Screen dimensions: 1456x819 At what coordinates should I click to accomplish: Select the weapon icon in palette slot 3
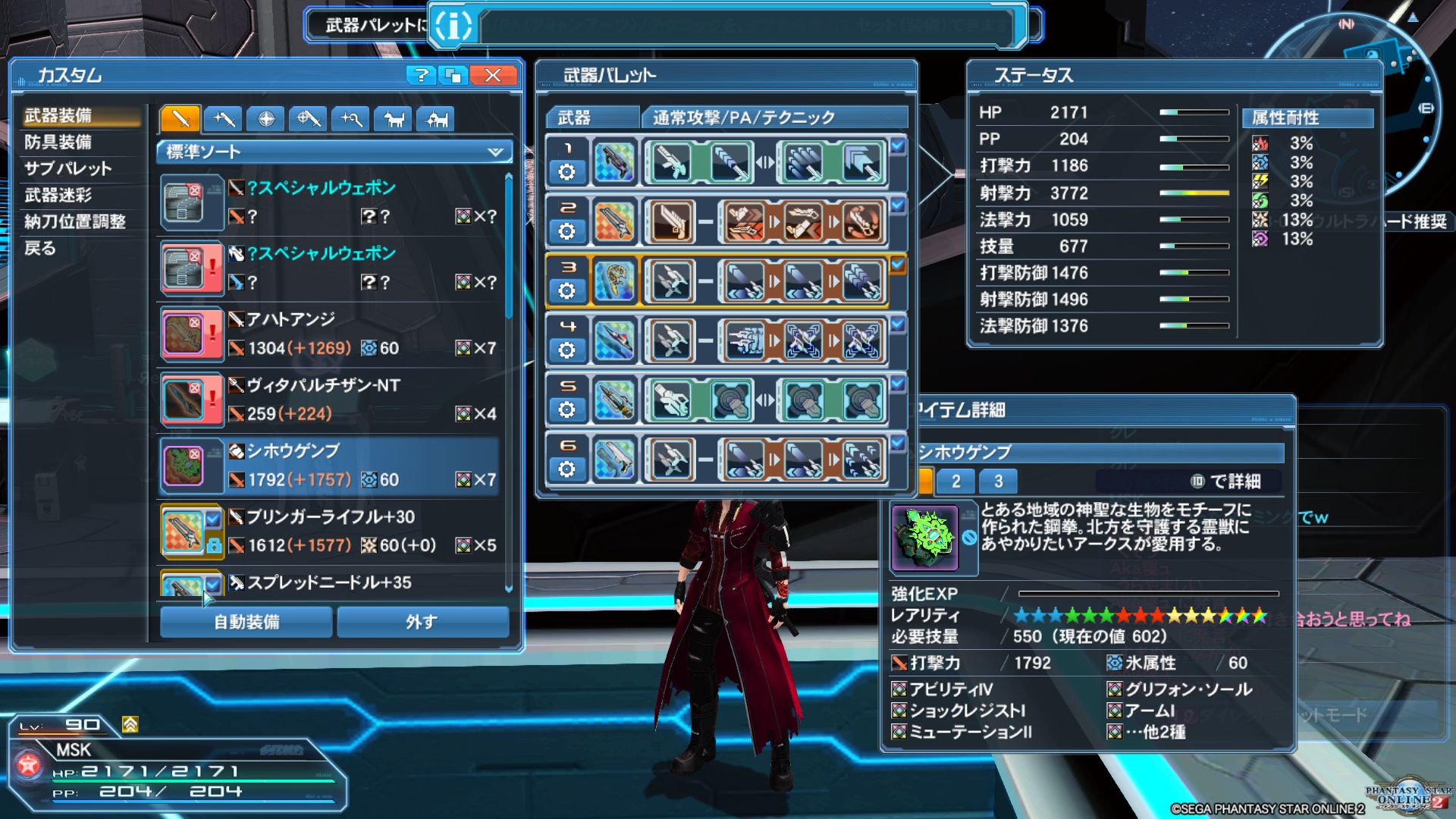point(614,281)
